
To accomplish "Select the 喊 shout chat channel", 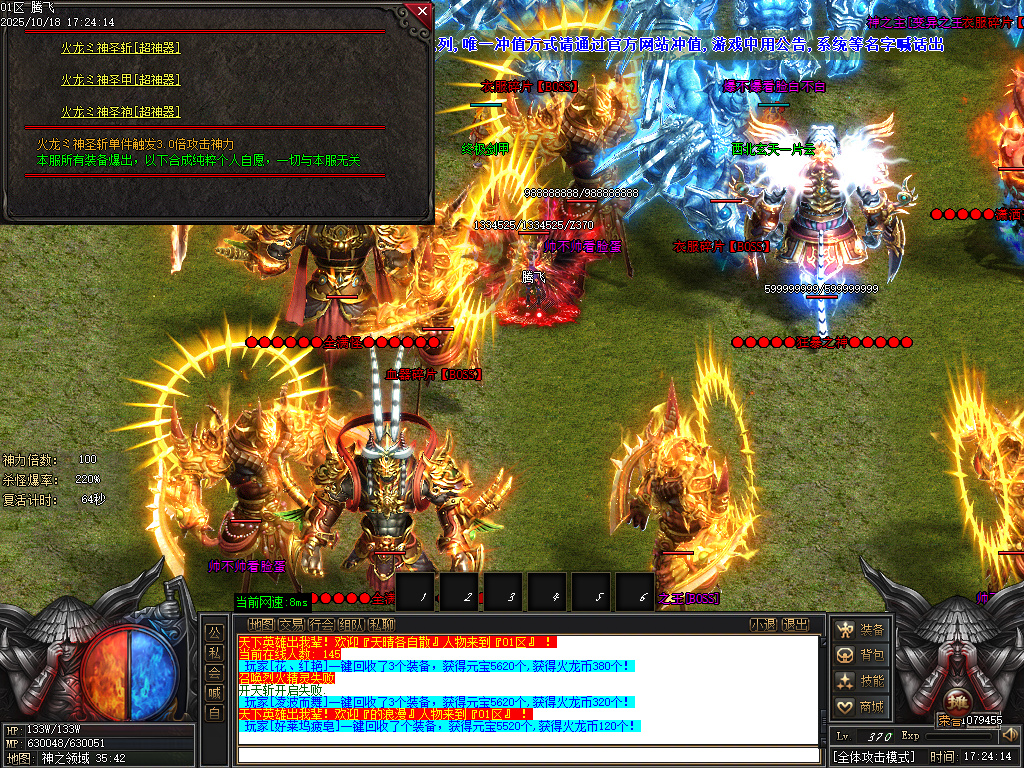I will pos(214,692).
